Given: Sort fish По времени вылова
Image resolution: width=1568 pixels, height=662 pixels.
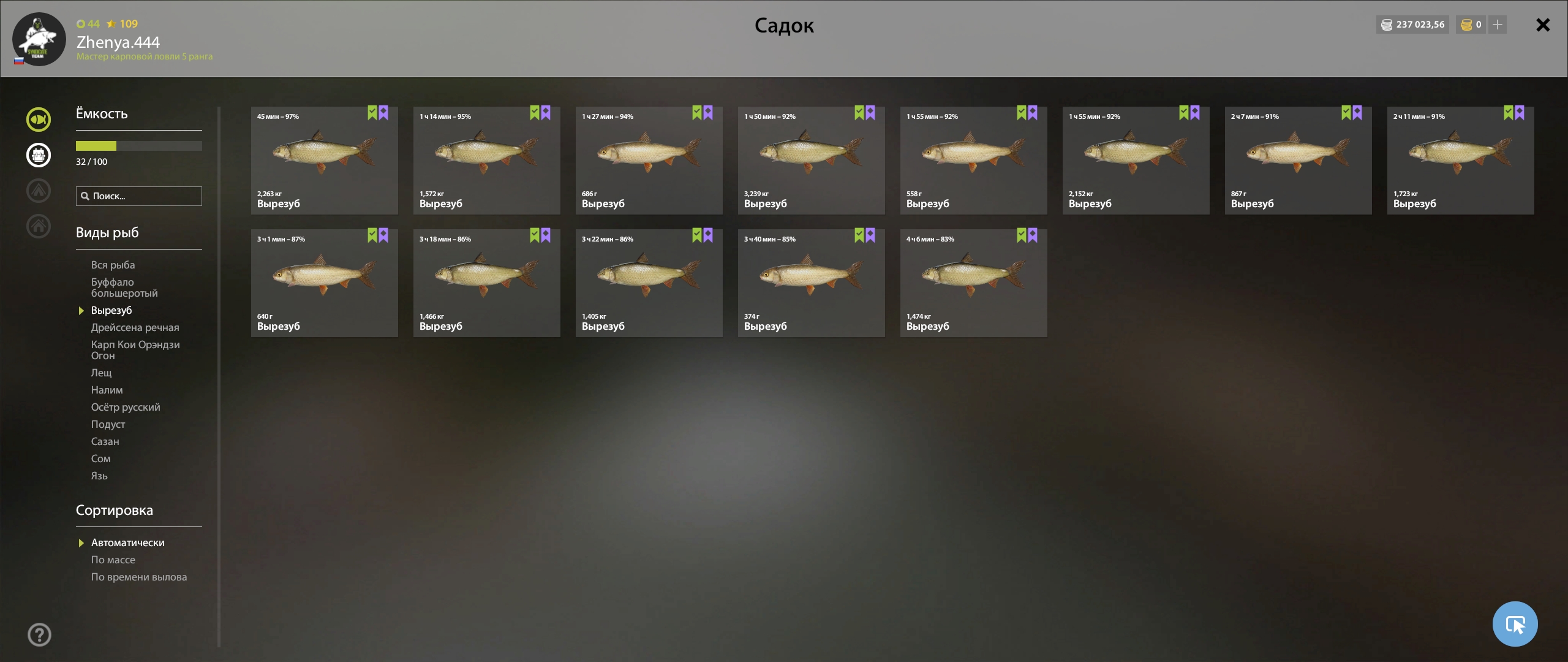Looking at the screenshot, I should (x=138, y=577).
